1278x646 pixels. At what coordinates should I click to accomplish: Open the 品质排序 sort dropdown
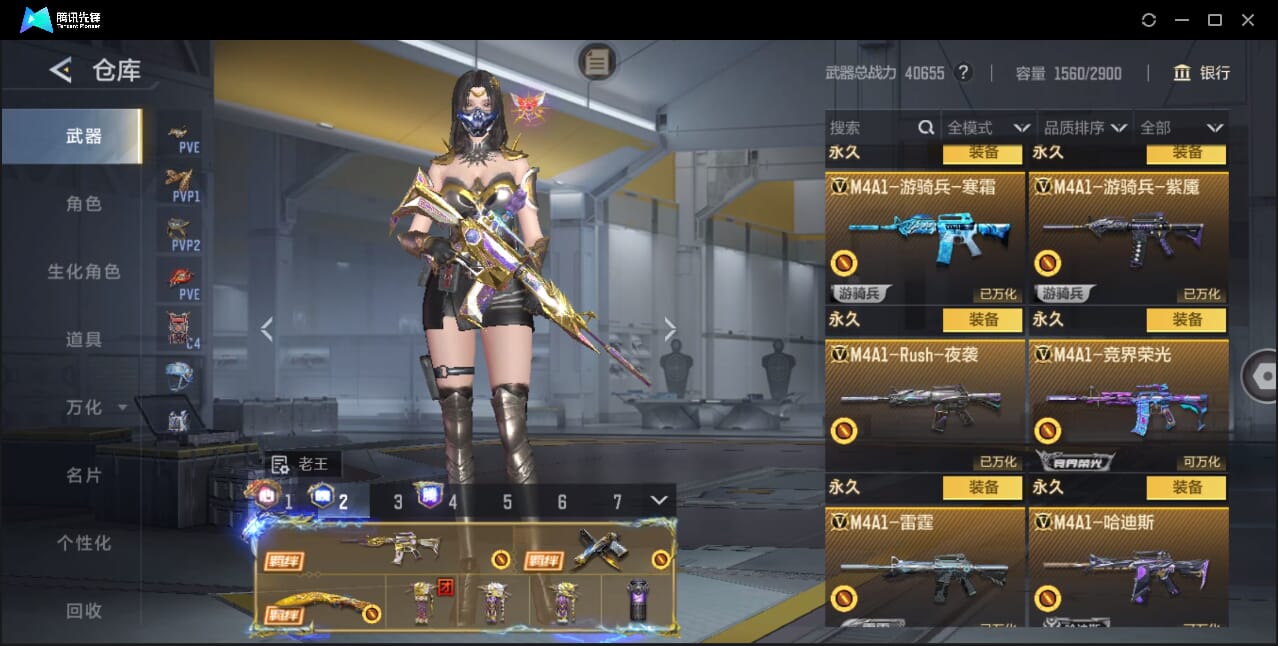click(1085, 128)
